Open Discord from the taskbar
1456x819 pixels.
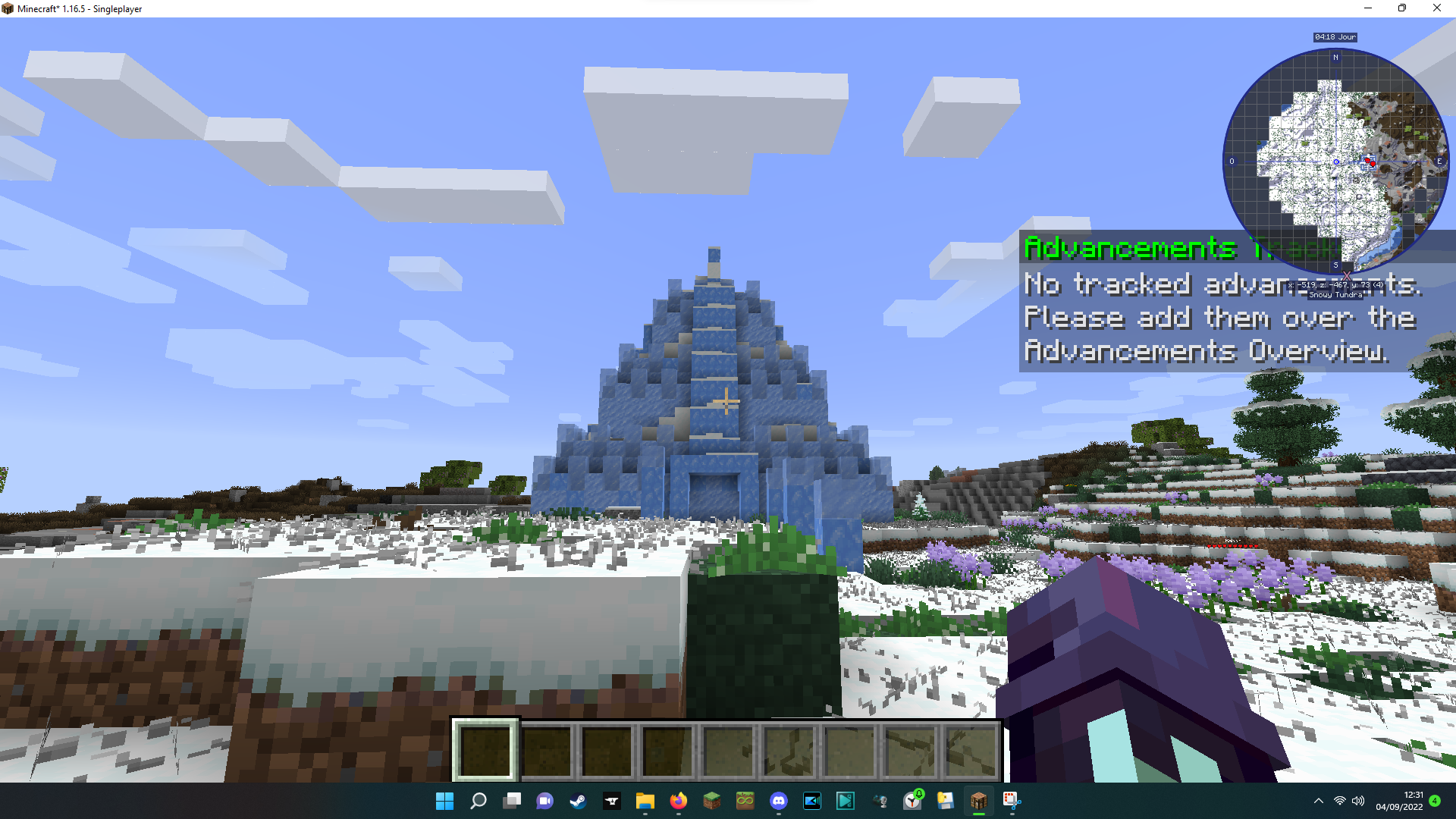779,802
